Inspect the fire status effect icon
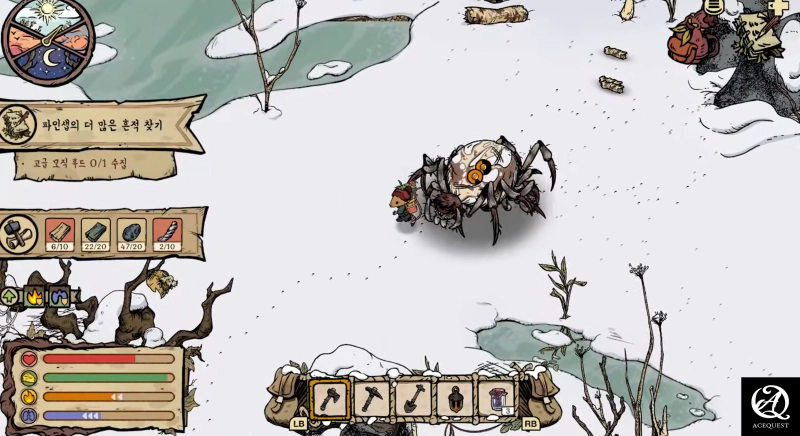 [x=34, y=296]
